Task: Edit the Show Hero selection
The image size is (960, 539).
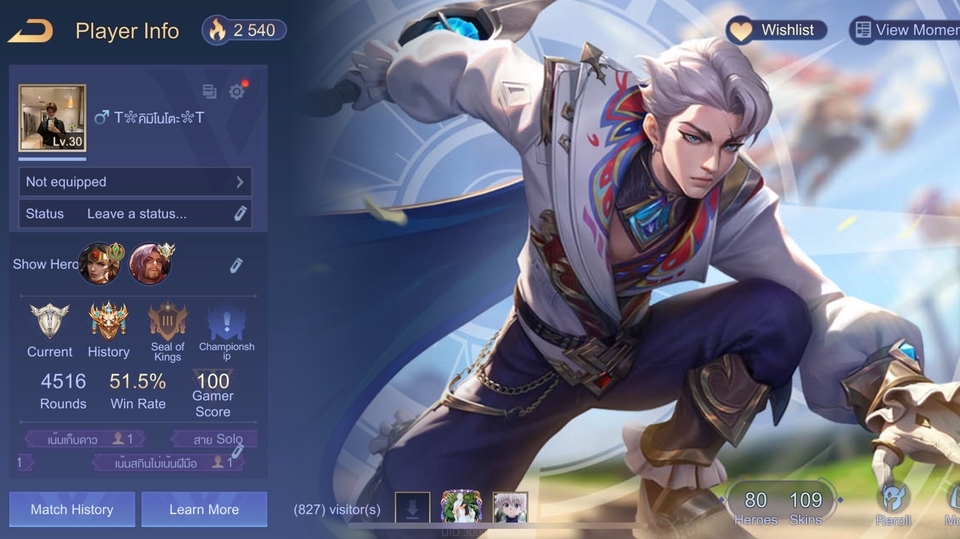Action: click(236, 265)
